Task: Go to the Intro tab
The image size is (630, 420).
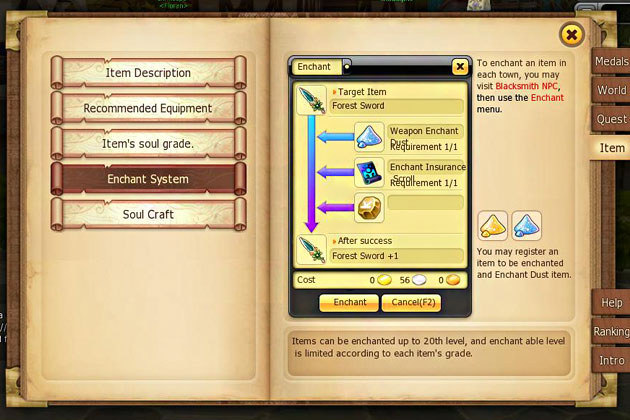Action: point(611,360)
